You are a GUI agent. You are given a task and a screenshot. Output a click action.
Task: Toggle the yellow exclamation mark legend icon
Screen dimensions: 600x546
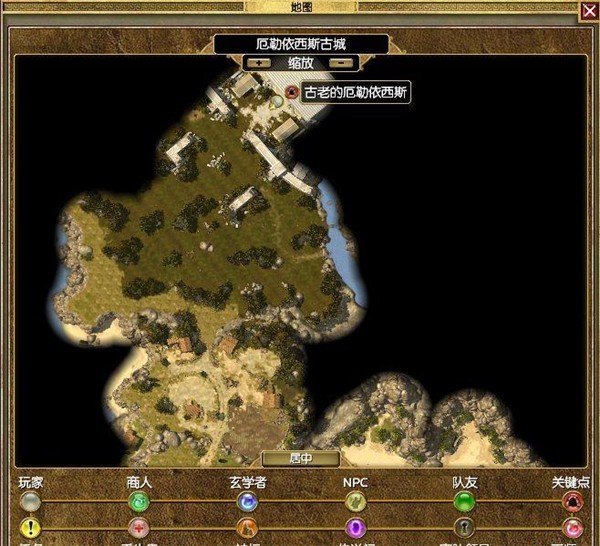pyautogui.click(x=31, y=527)
